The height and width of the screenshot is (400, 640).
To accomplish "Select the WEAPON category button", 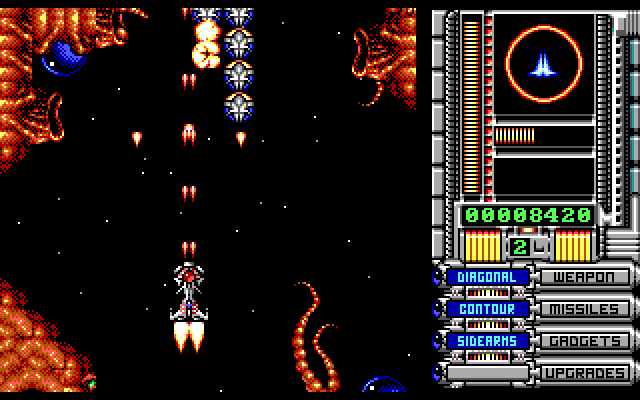I will pos(586,277).
